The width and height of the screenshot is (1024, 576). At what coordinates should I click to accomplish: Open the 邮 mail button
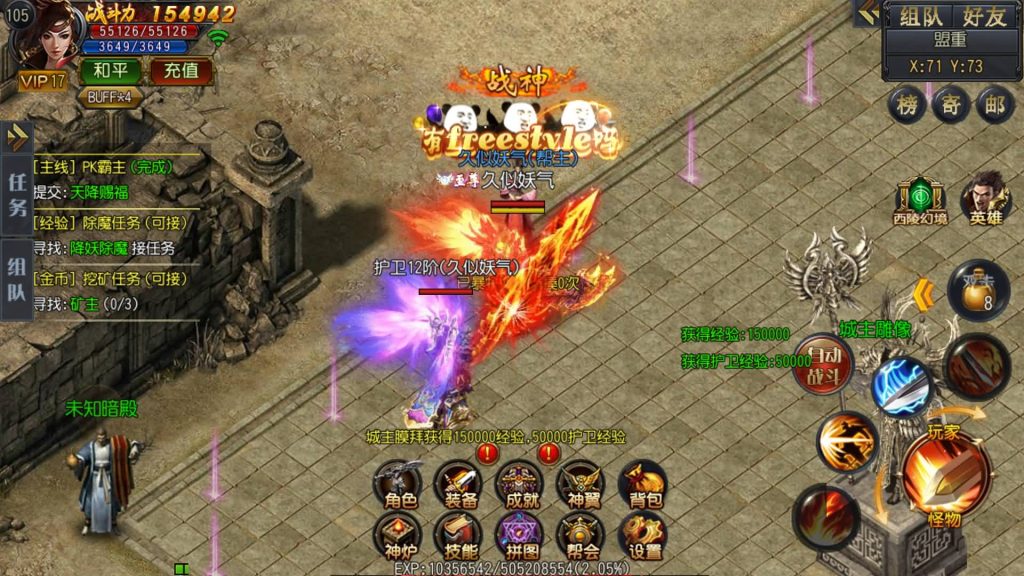993,106
